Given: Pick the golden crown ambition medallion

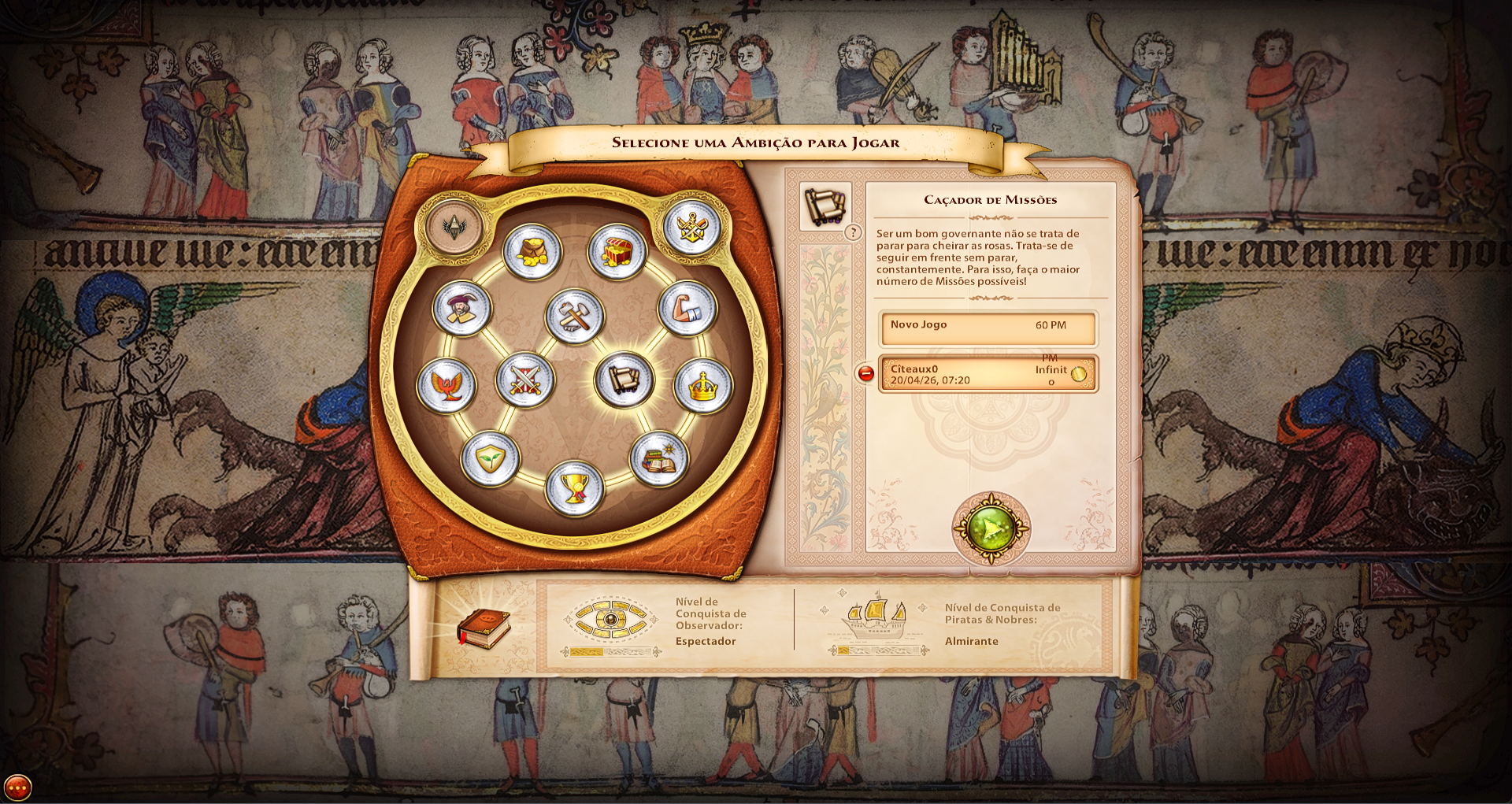Looking at the screenshot, I should [703, 385].
